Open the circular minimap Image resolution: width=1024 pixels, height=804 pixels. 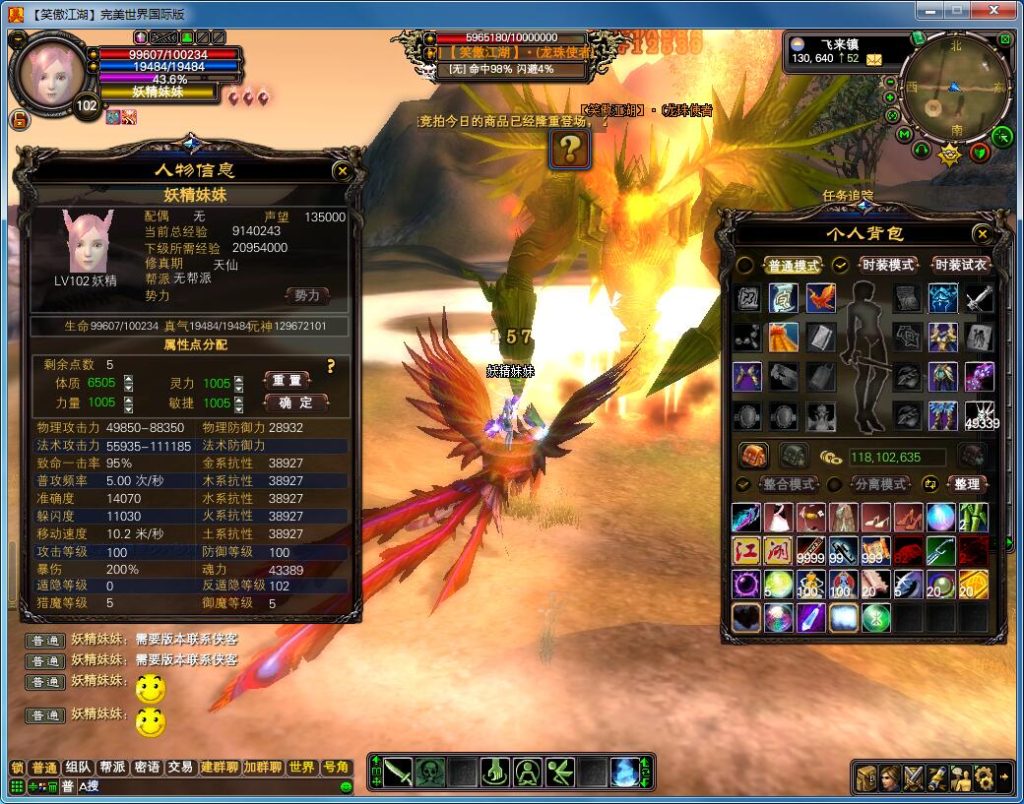(x=949, y=86)
